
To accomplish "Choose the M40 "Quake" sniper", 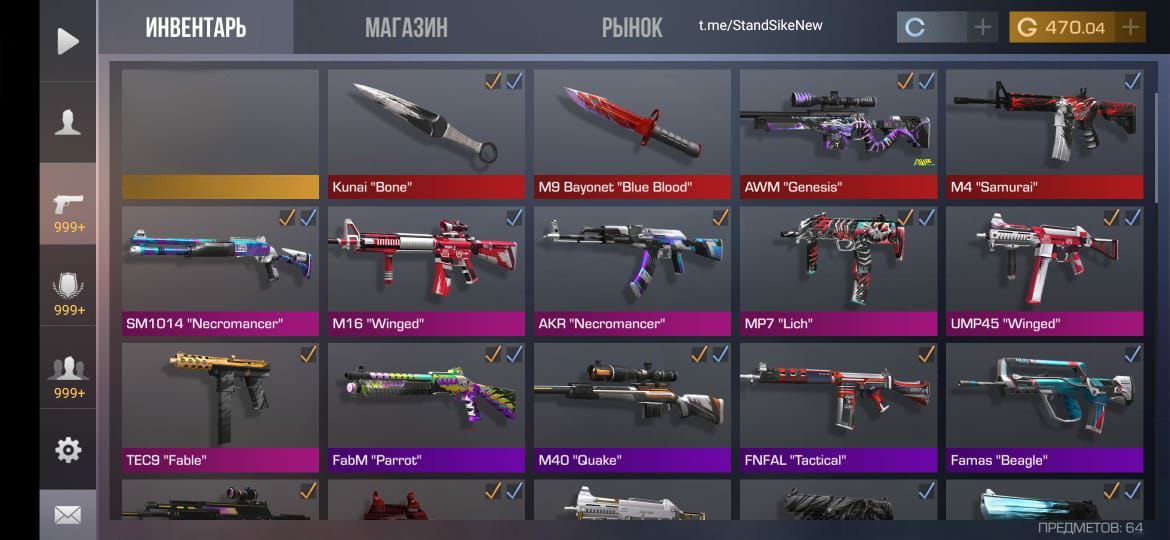I will pyautogui.click(x=632, y=406).
